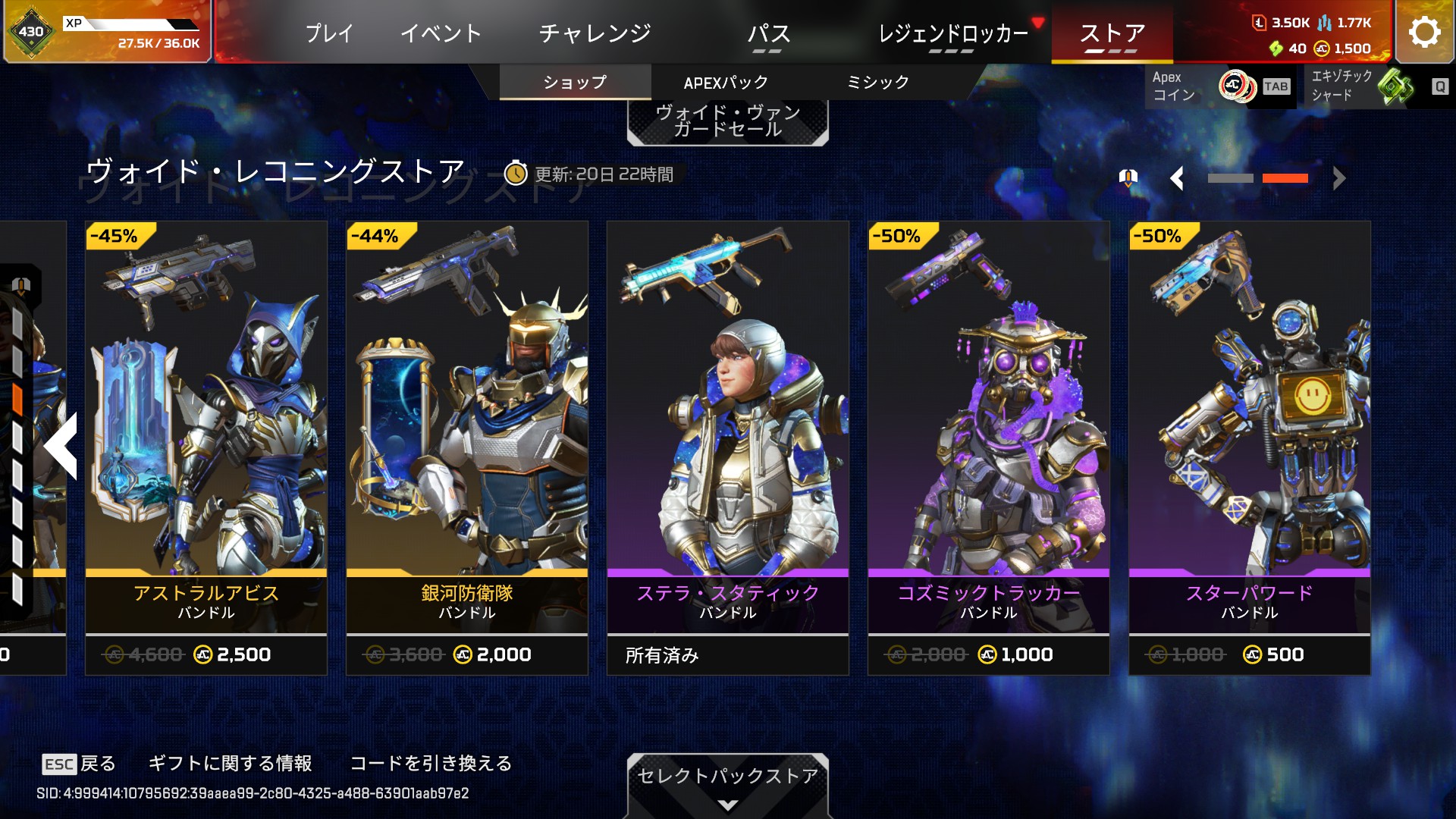Go to the パス tab

[768, 33]
